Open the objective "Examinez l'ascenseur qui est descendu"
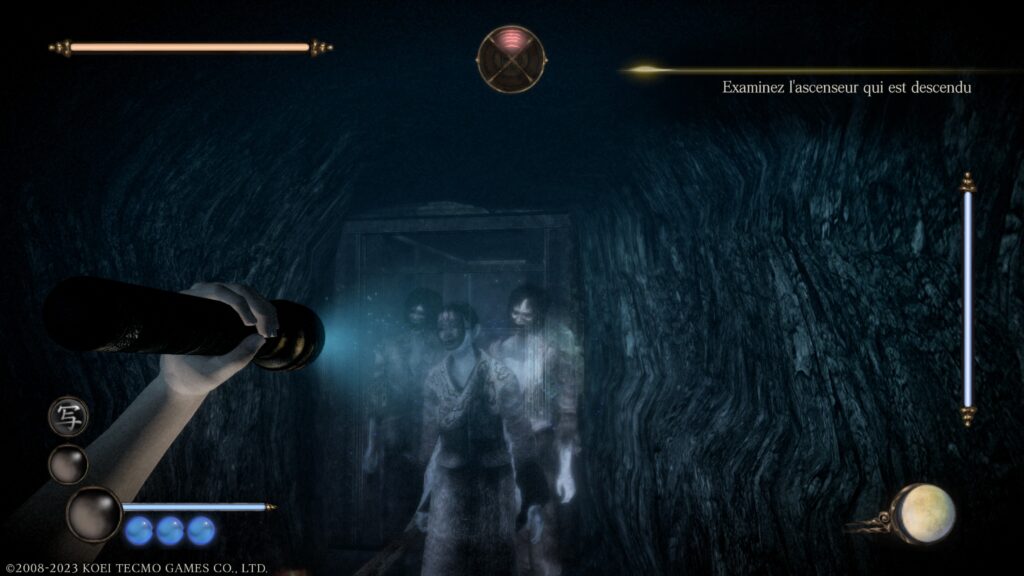The width and height of the screenshot is (1024, 576). pyautogui.click(x=847, y=88)
